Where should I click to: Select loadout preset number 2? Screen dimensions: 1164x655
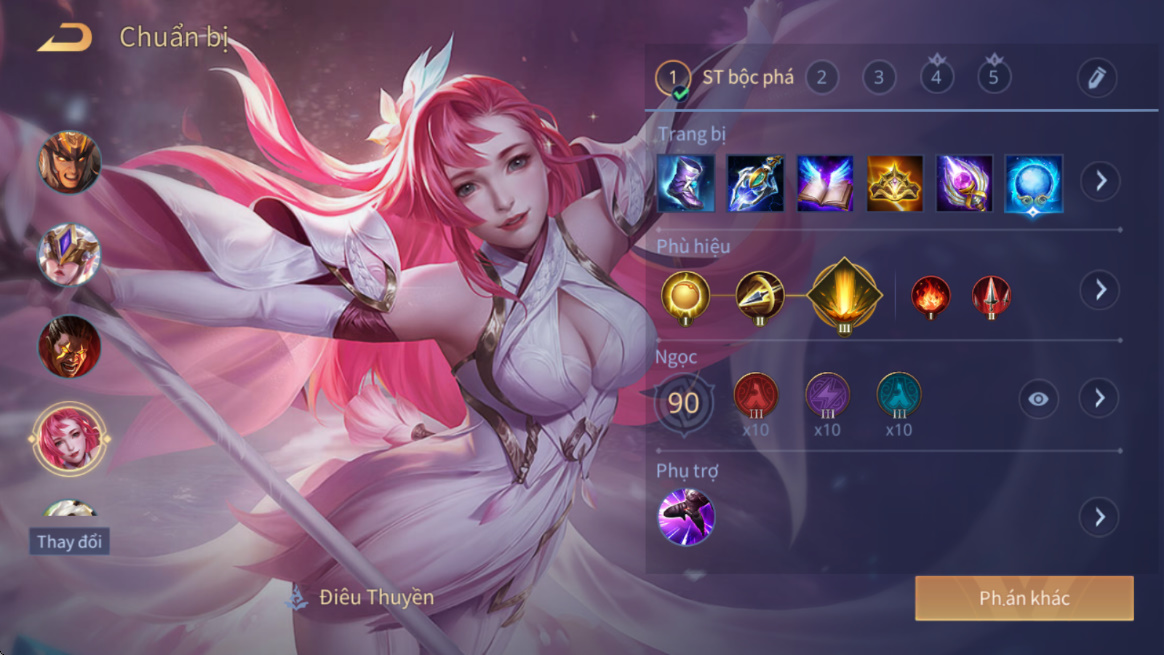tap(822, 77)
